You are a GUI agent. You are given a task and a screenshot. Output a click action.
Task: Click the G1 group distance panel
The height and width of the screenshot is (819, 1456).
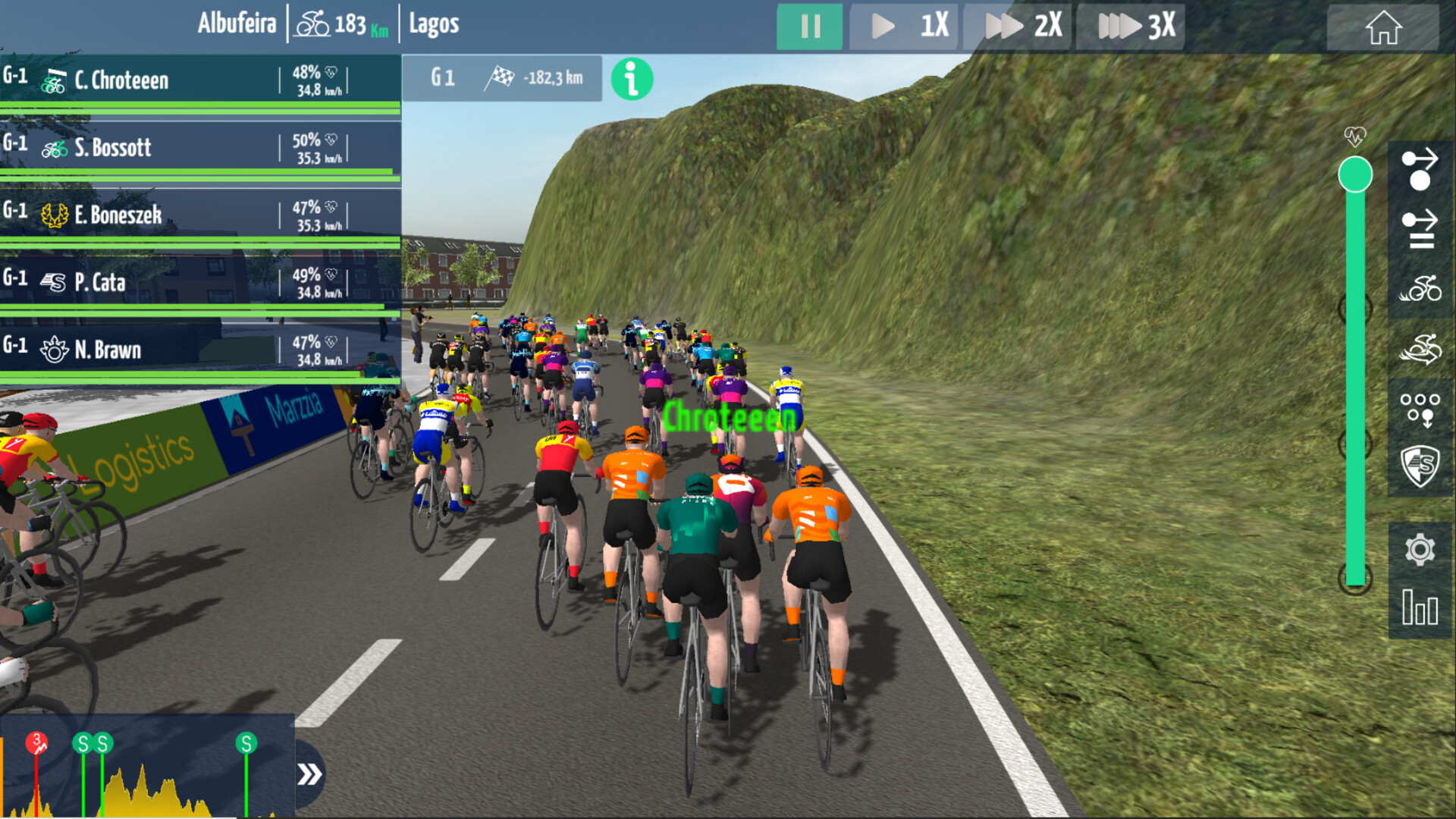(502, 78)
